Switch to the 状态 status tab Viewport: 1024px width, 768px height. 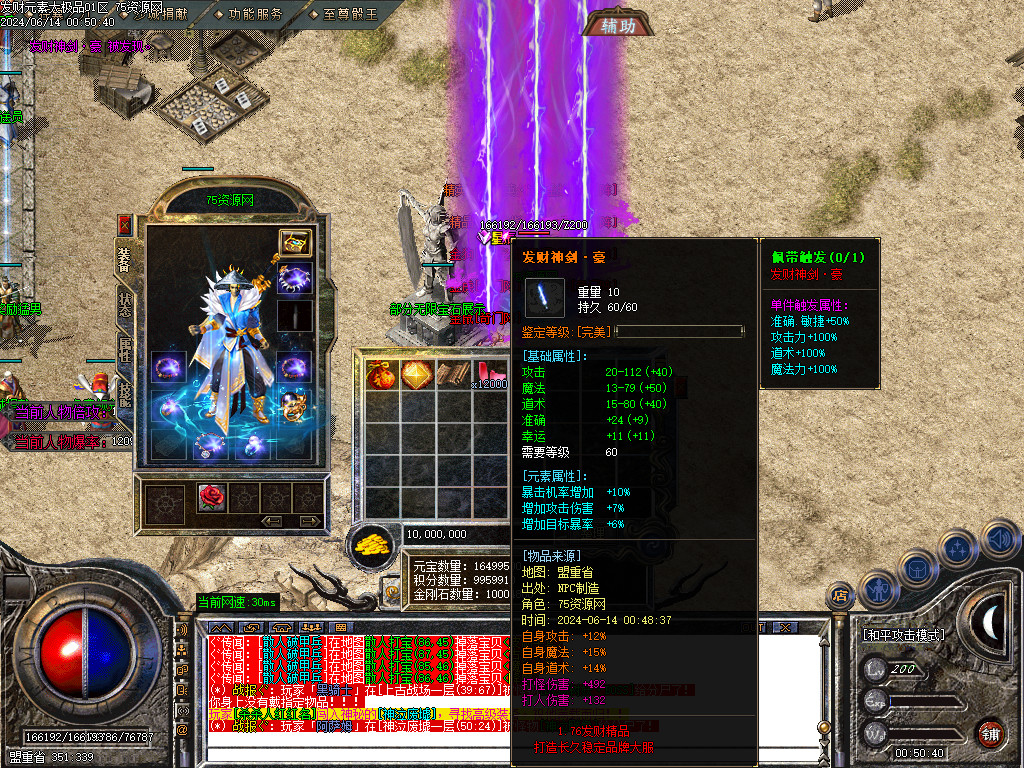(125, 304)
